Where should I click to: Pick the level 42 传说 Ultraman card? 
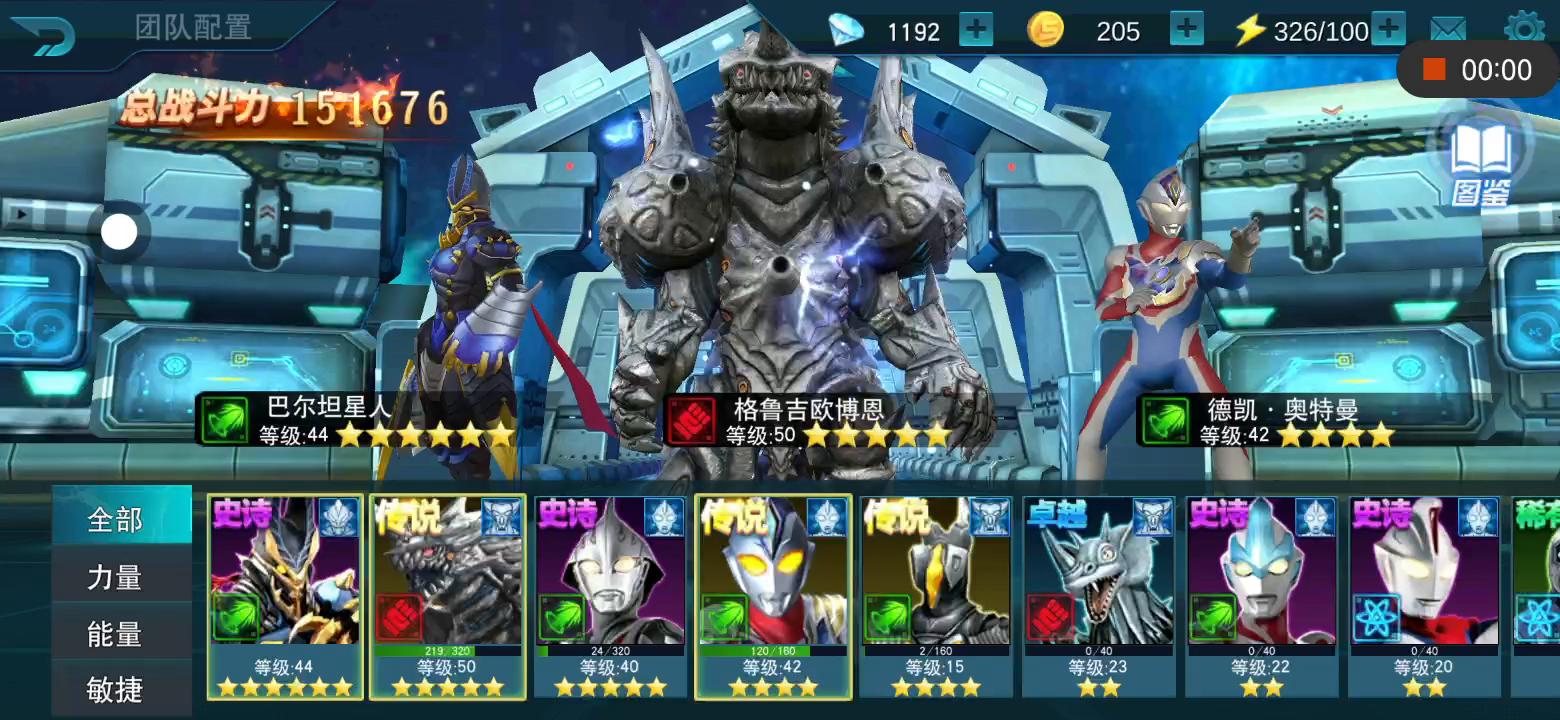coord(773,595)
